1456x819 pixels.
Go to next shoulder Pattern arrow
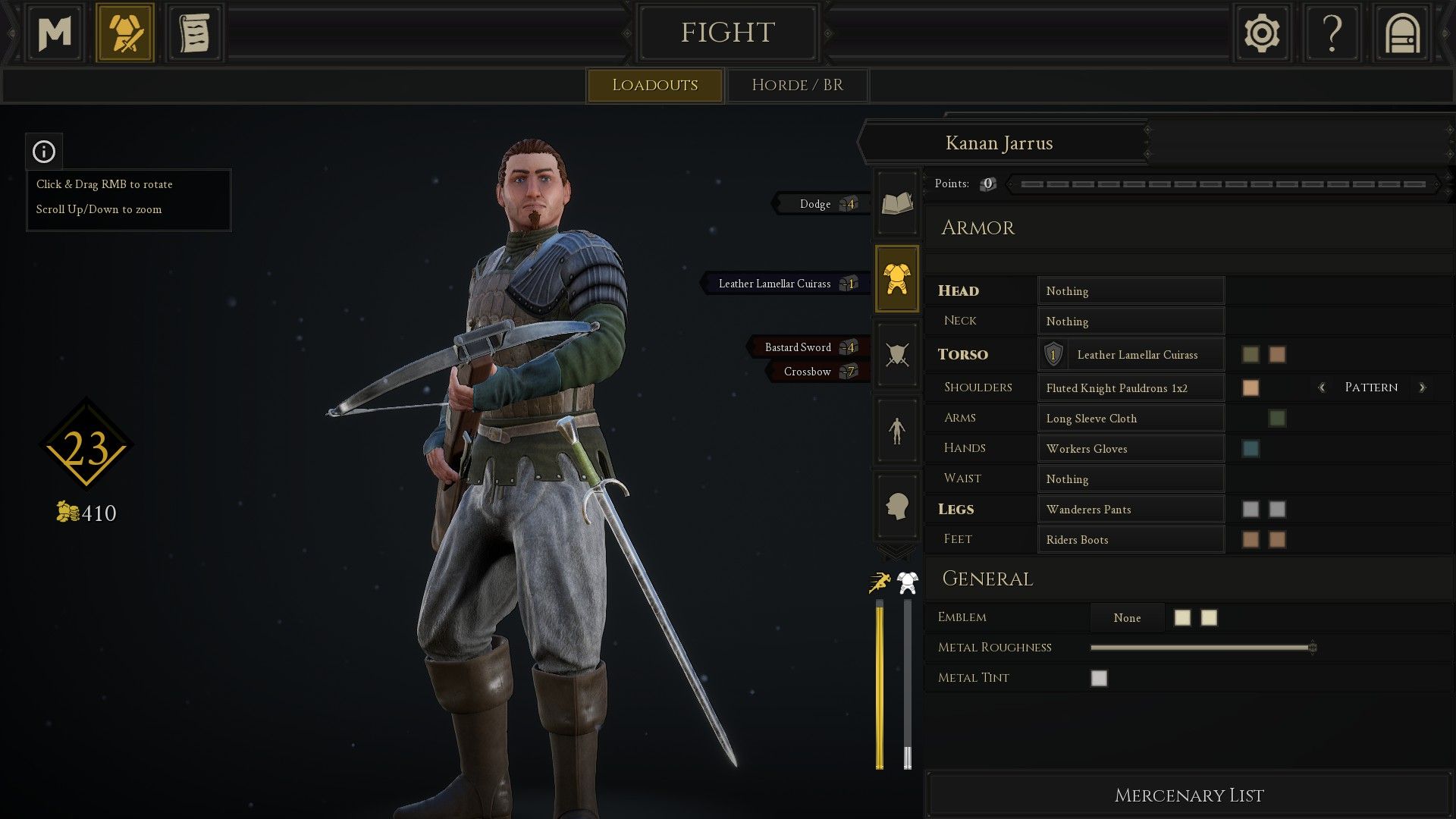[1422, 388]
